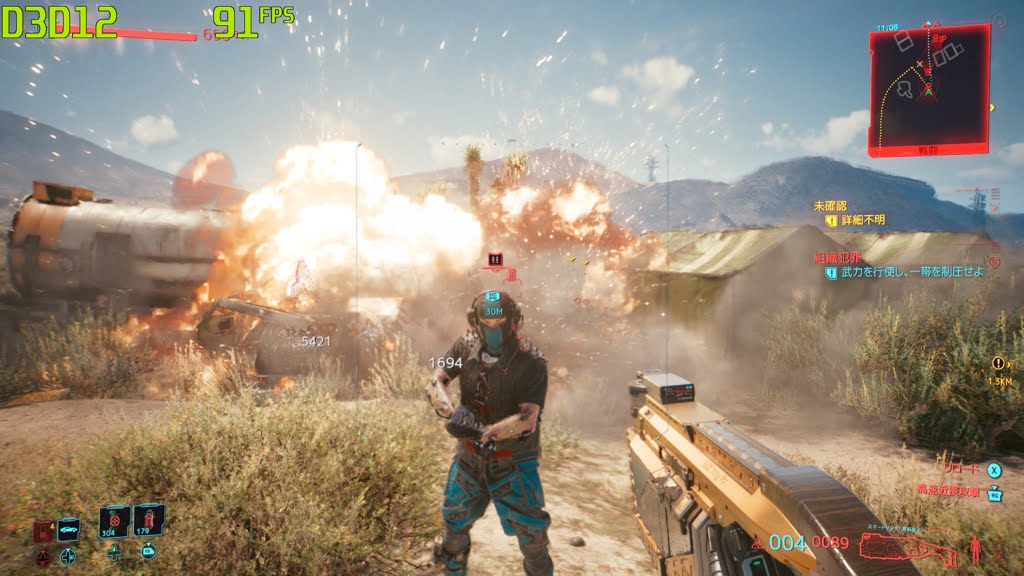Click the red enemy marker above the target
This screenshot has height=576, width=1024.
(x=494, y=259)
